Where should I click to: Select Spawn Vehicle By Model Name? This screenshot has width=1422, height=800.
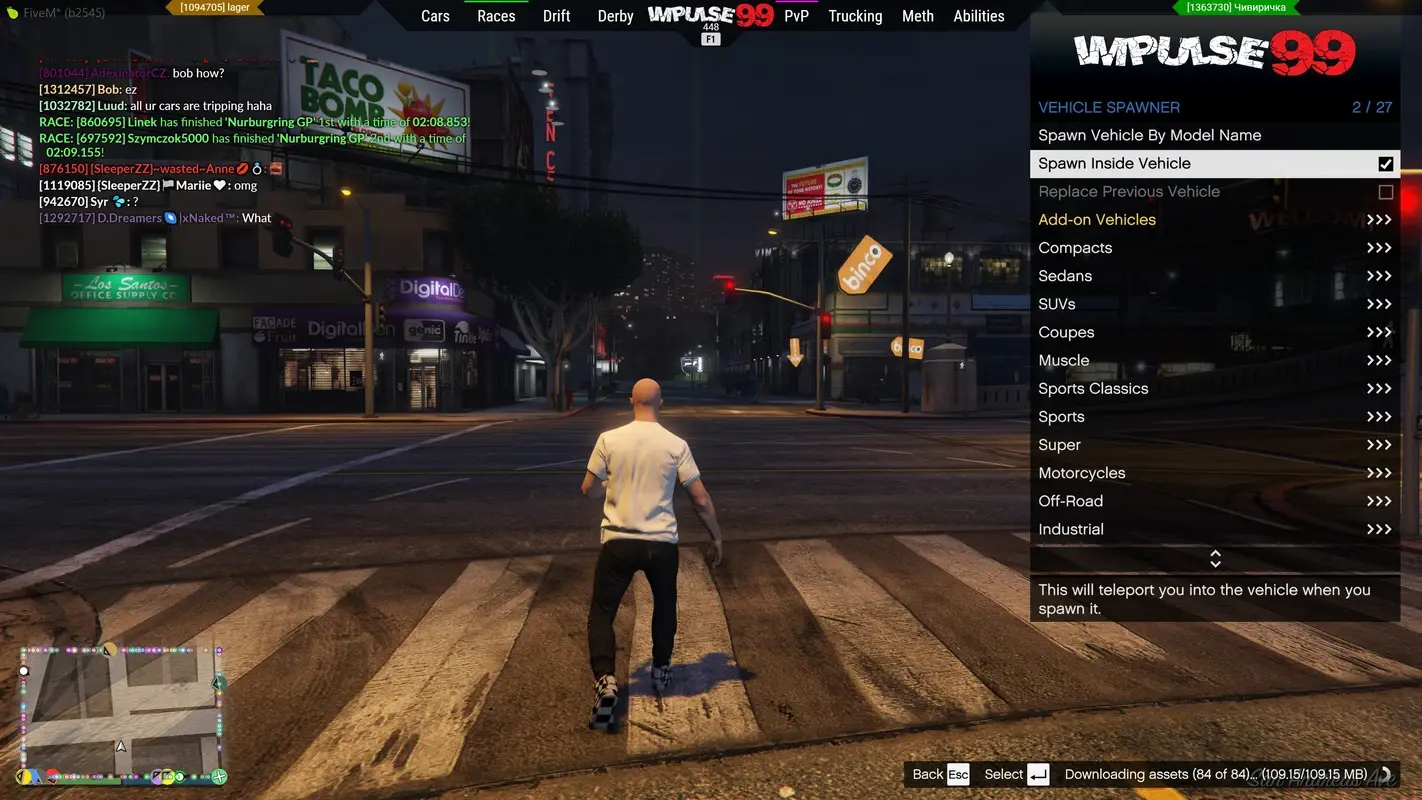pos(1150,134)
